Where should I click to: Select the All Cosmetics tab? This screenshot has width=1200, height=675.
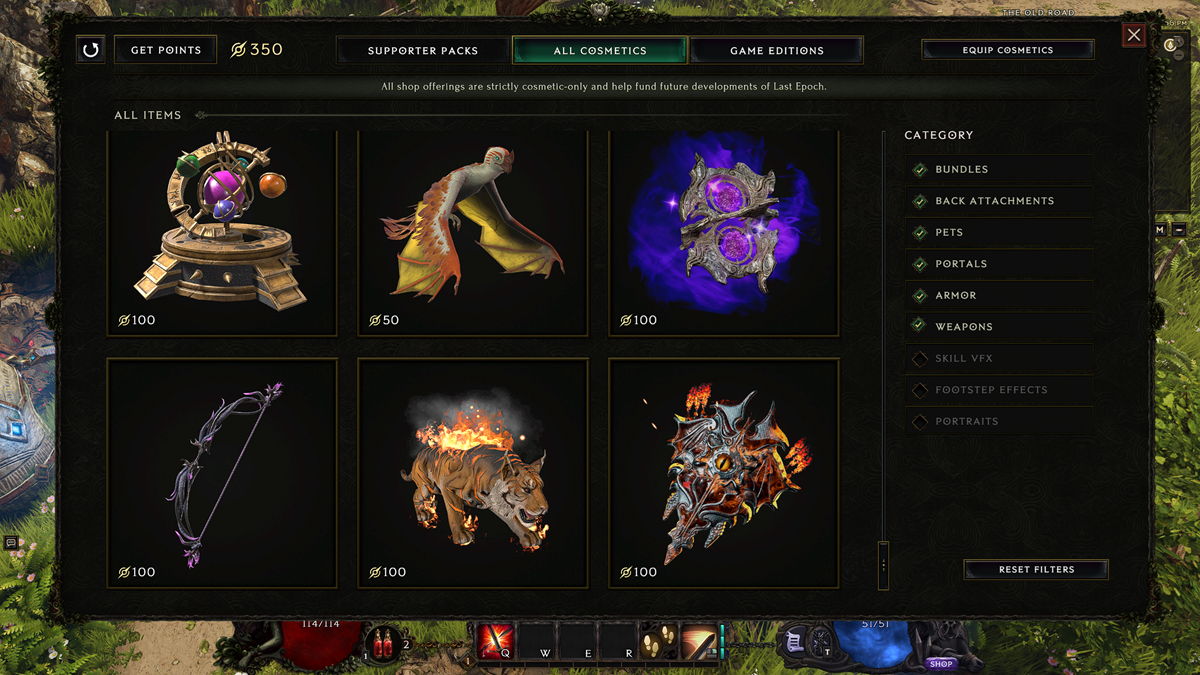(x=600, y=50)
